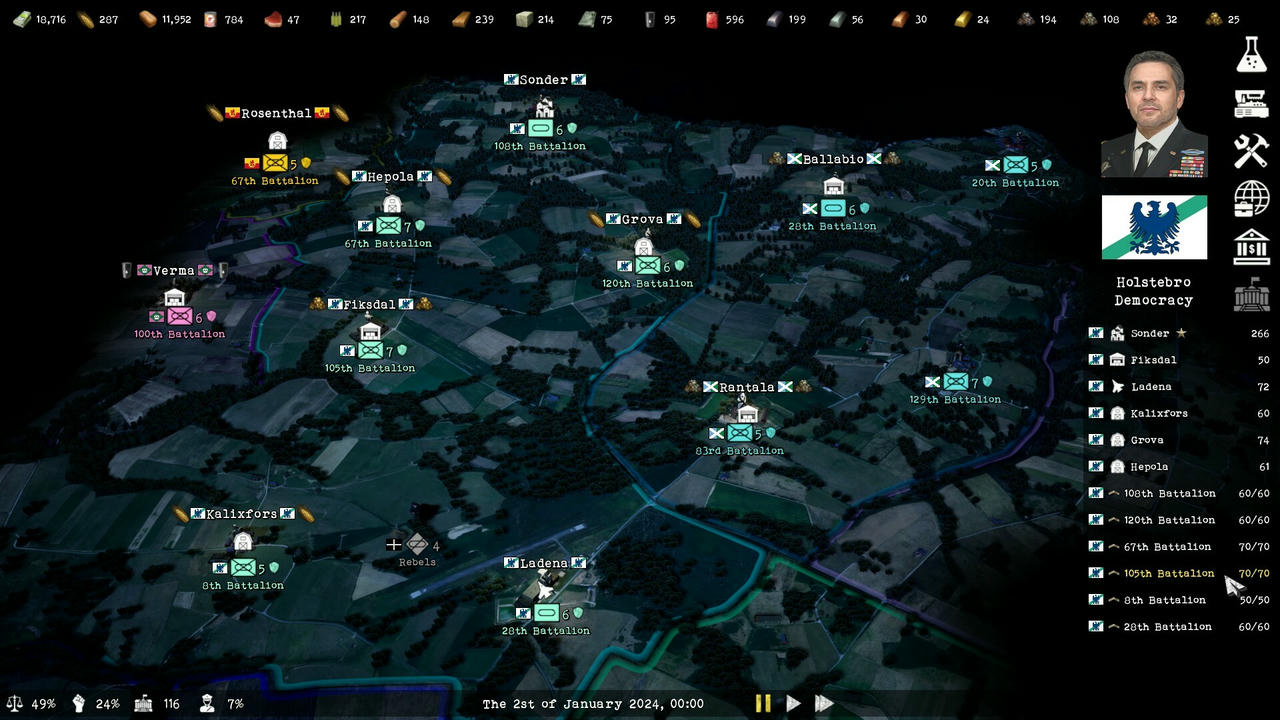Activate fast-forward speed
1280x720 pixels.
click(x=824, y=703)
